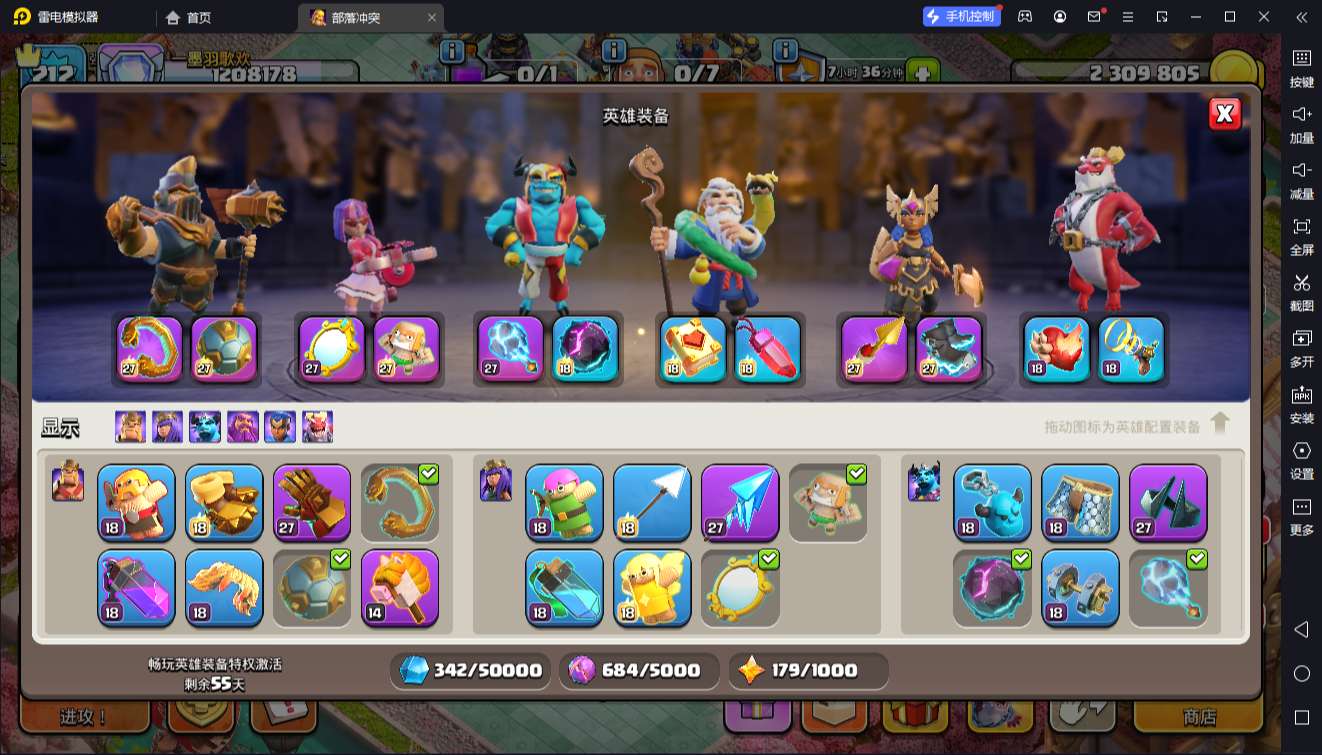Select the equipped gold rings slot

pos(1131,349)
